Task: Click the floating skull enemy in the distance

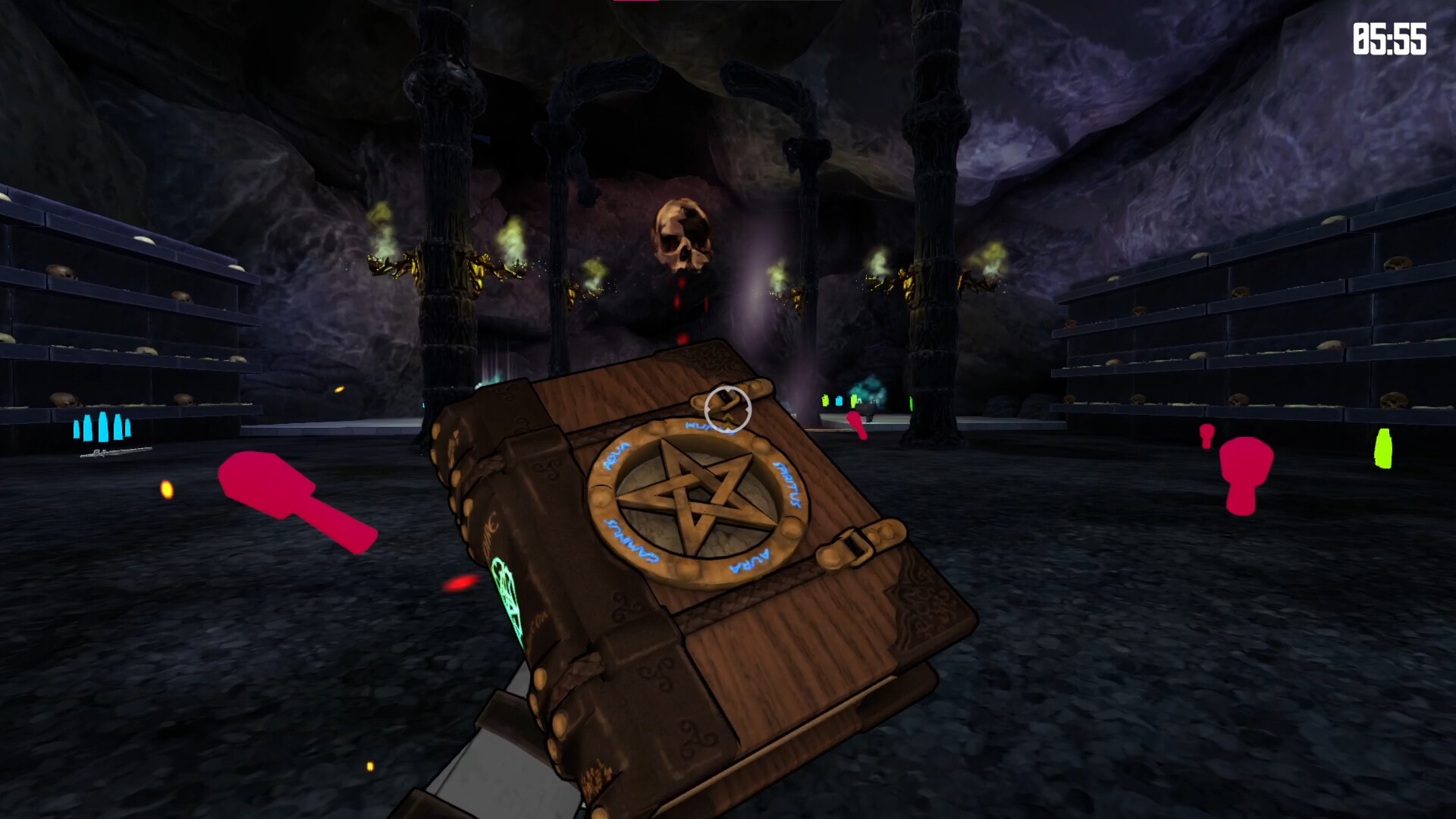Action: 681,235
